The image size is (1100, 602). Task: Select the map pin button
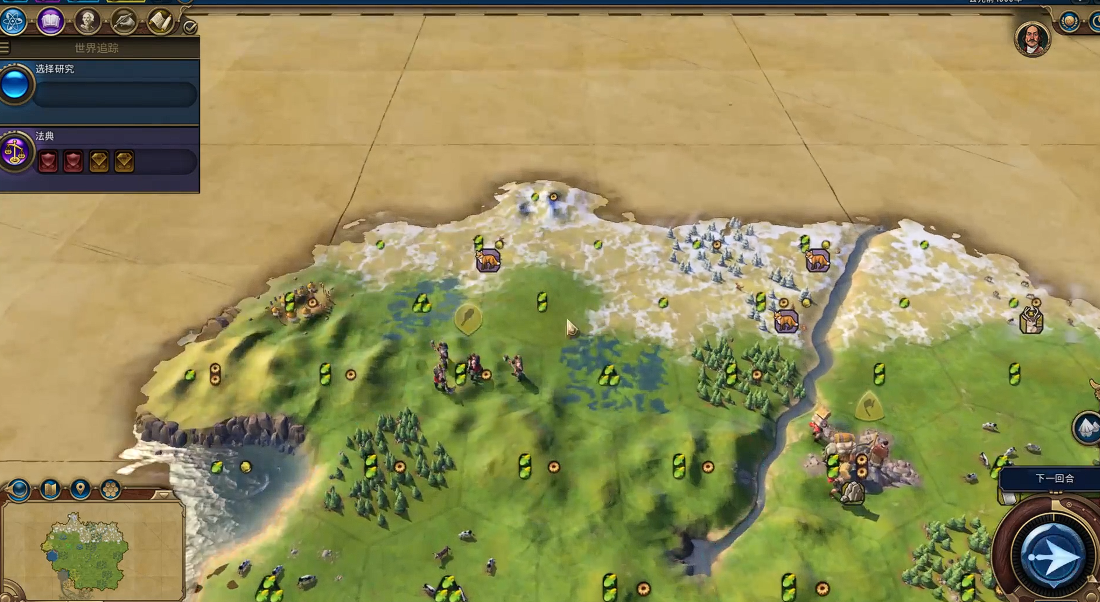(80, 490)
